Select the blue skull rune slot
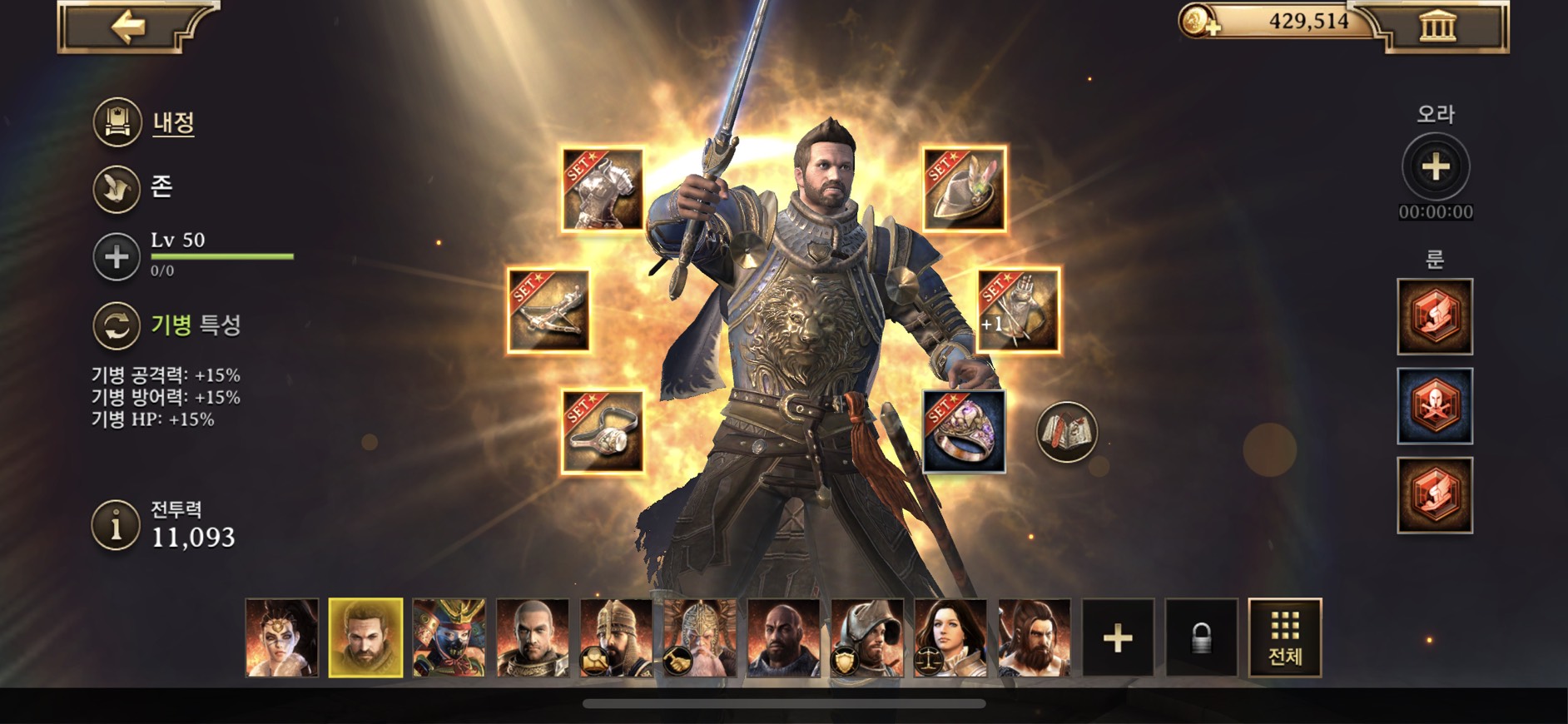Screen dimensions: 1568x724 (1435, 406)
